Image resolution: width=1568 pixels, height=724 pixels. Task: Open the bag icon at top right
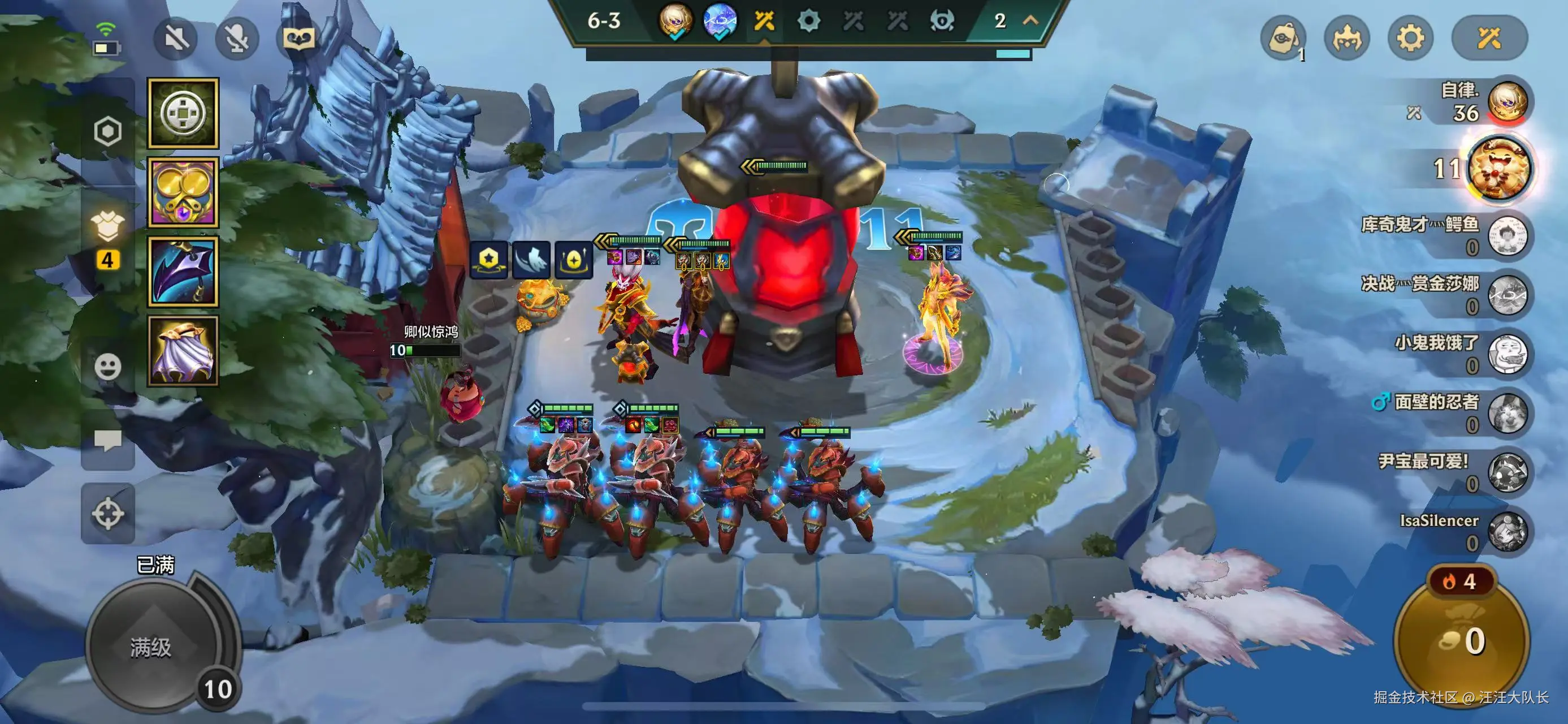(1283, 39)
